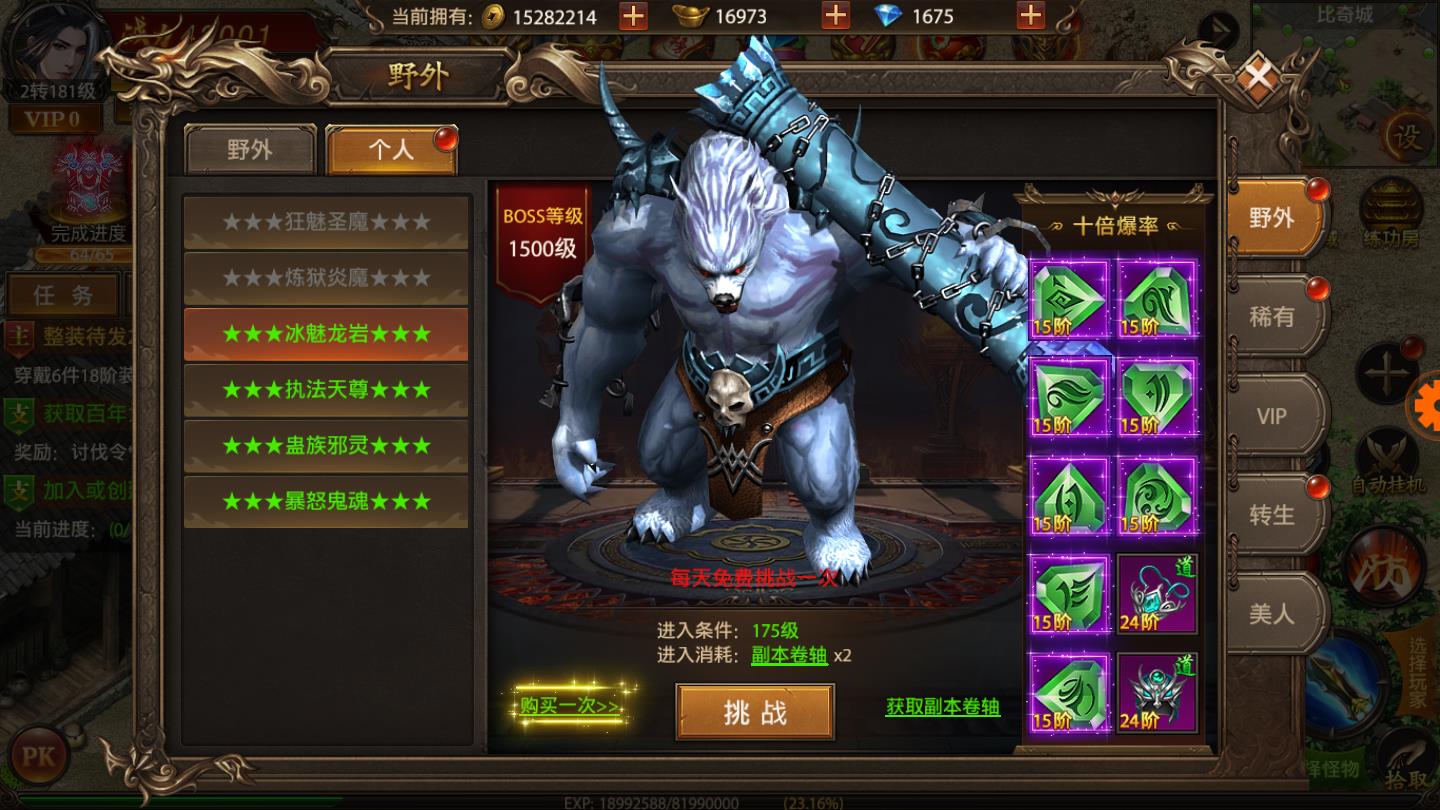Open the 美人 side tab

pyautogui.click(x=1272, y=613)
